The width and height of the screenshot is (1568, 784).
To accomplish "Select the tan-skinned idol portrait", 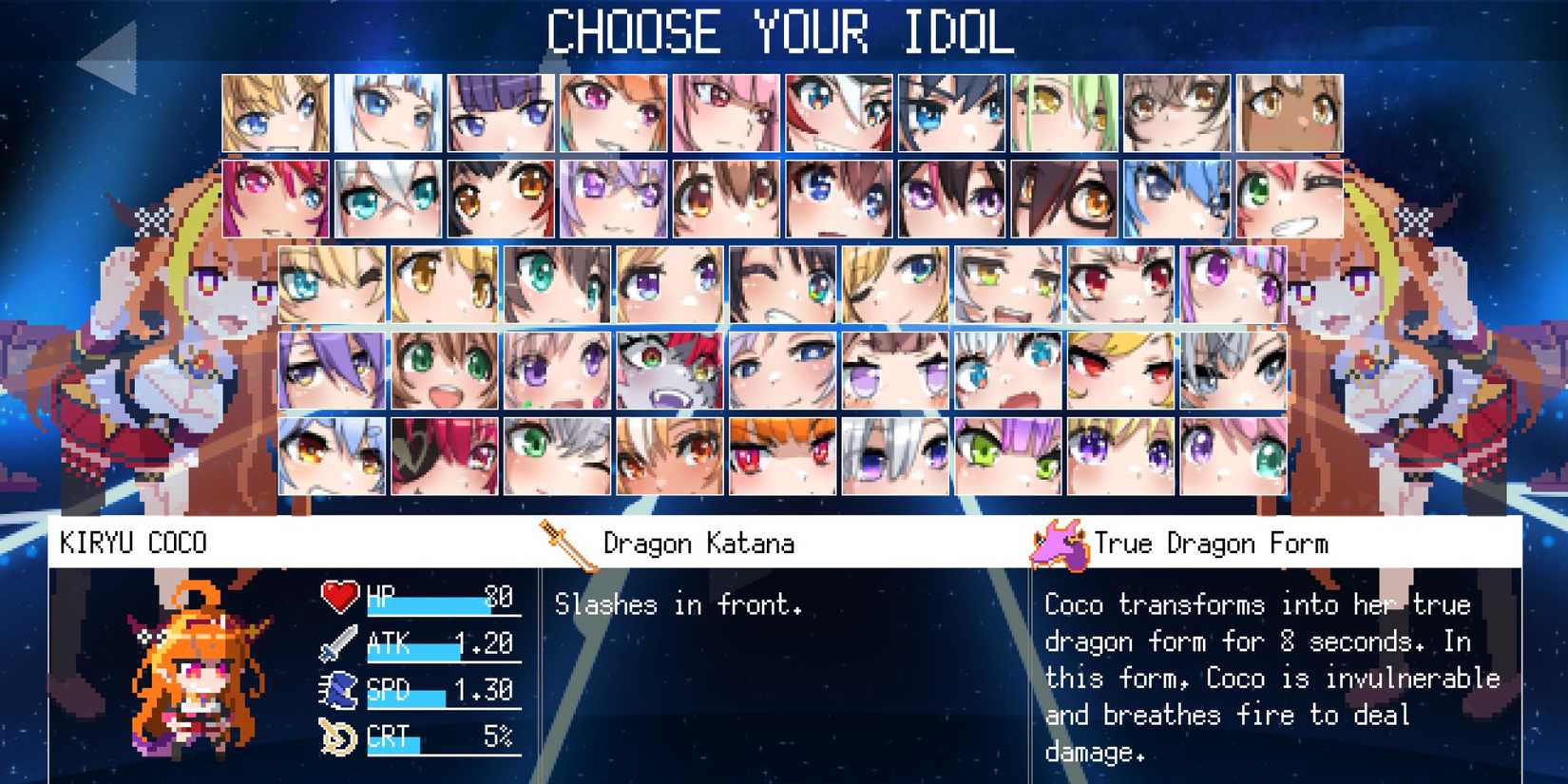I will [x=1290, y=113].
